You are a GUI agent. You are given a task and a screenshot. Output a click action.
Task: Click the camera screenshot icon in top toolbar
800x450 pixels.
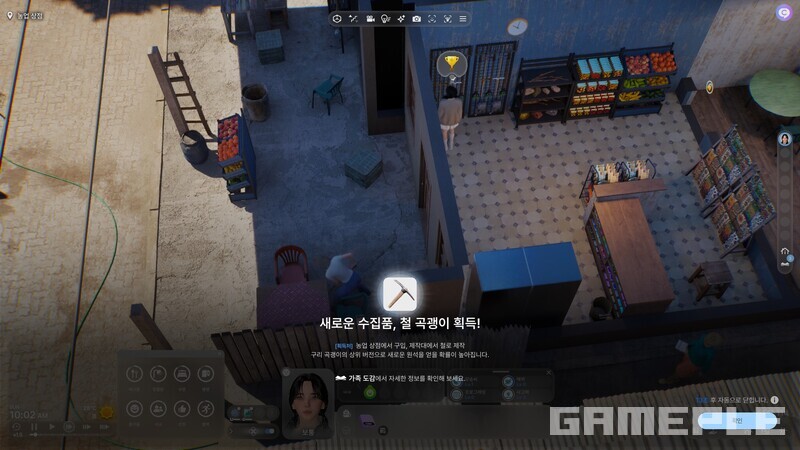coord(416,19)
